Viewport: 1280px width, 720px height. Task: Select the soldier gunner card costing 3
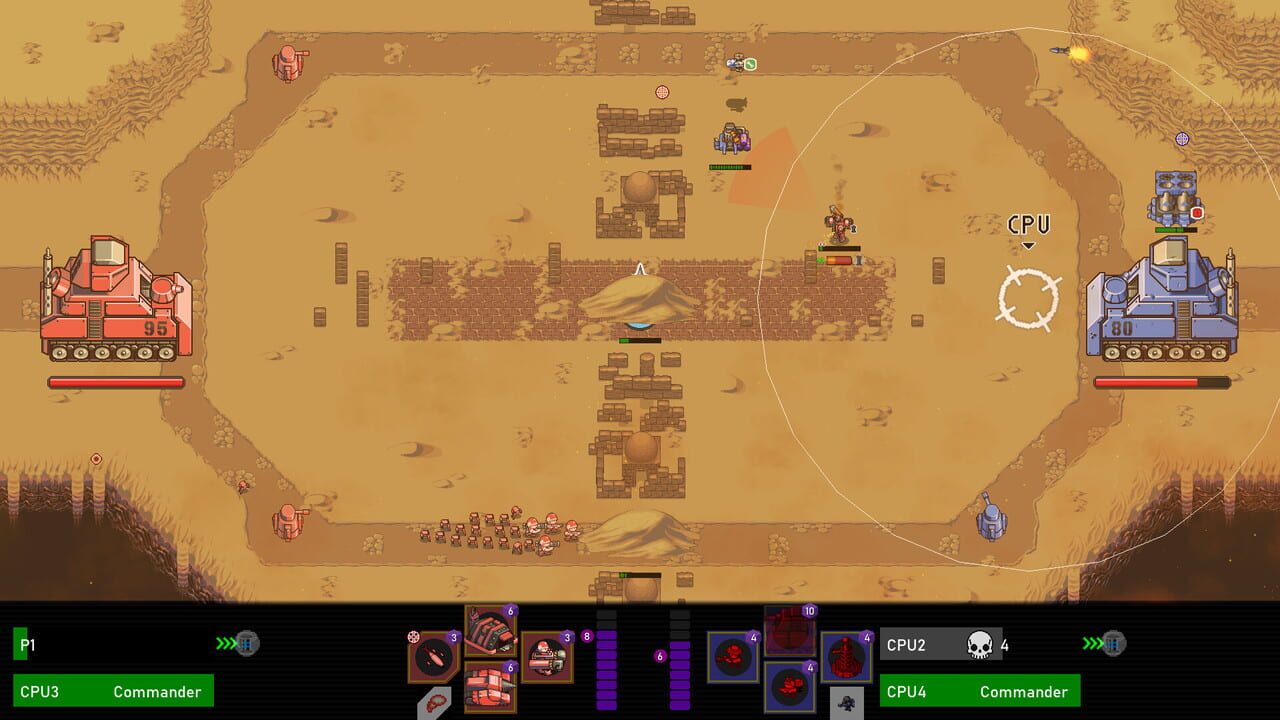(x=544, y=658)
